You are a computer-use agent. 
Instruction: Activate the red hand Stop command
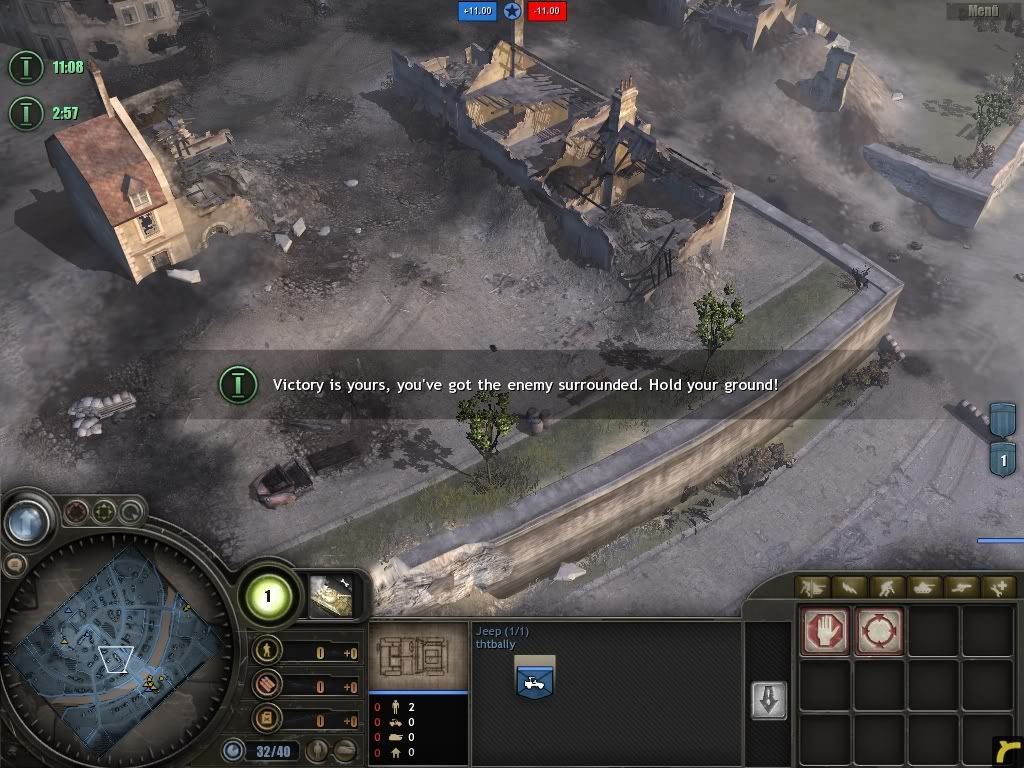pyautogui.click(x=825, y=631)
